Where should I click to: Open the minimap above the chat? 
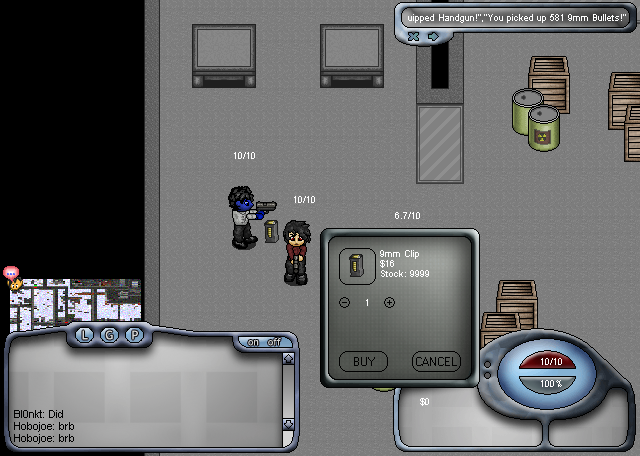[76, 304]
